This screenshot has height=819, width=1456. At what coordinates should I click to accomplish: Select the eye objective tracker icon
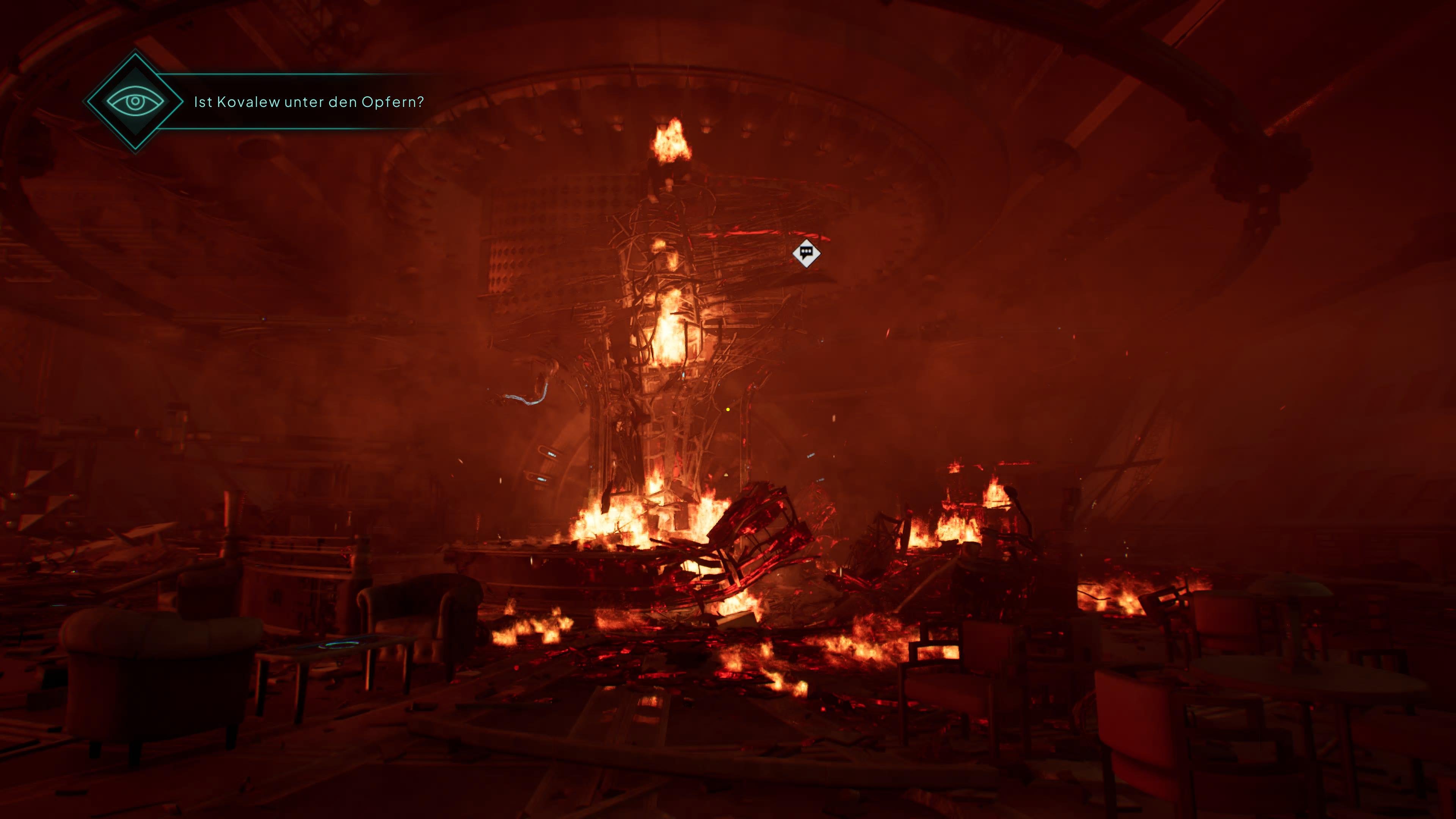point(135,102)
